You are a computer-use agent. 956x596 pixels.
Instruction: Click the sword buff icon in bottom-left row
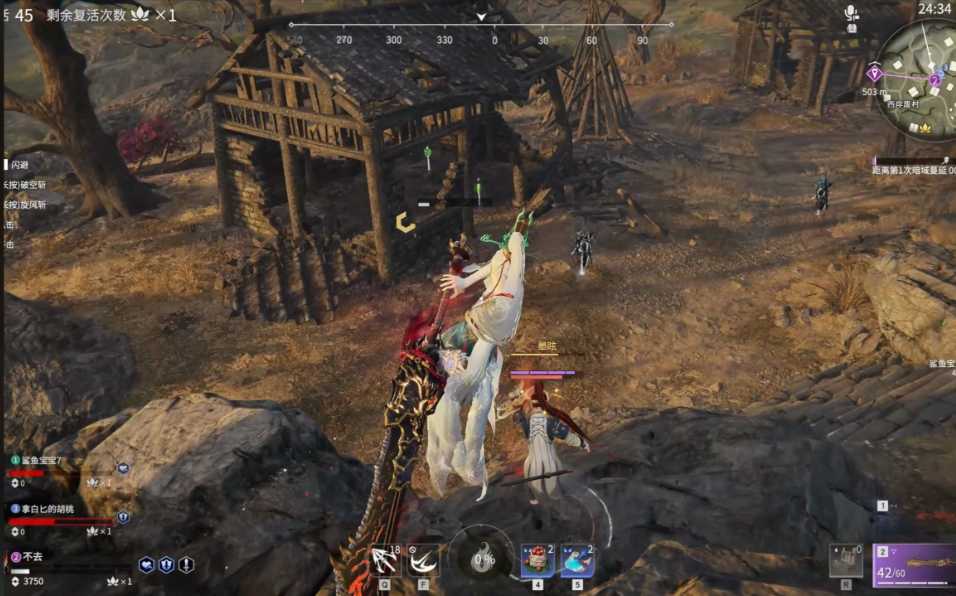(x=186, y=565)
